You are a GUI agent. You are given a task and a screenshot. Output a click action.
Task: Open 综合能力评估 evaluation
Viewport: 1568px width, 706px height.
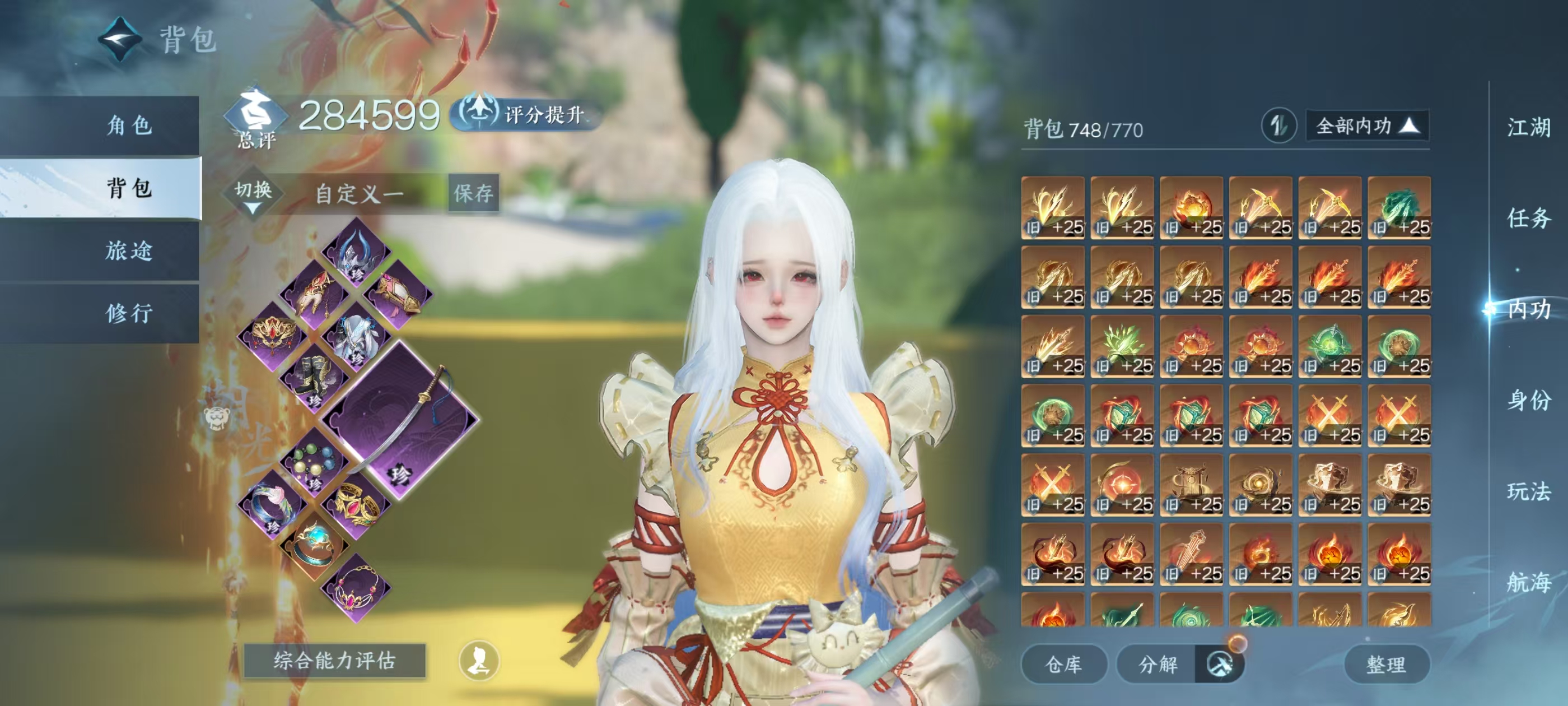coord(334,660)
